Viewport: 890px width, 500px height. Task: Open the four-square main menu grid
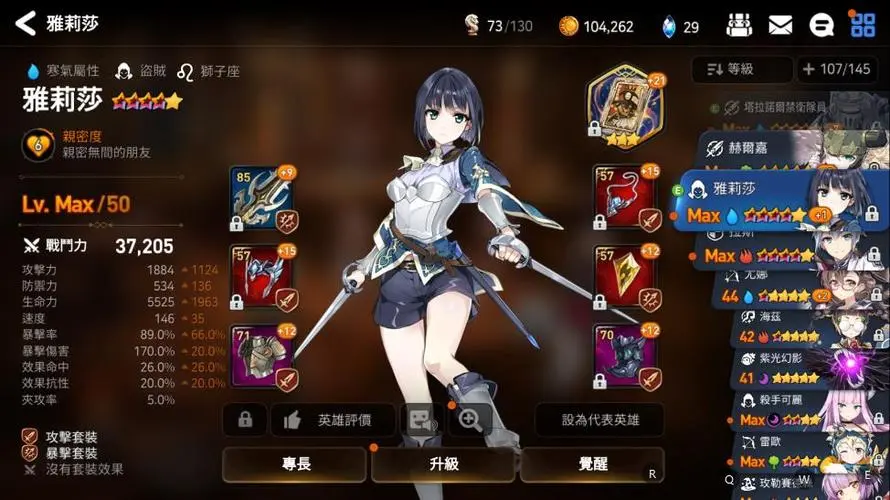click(x=862, y=26)
